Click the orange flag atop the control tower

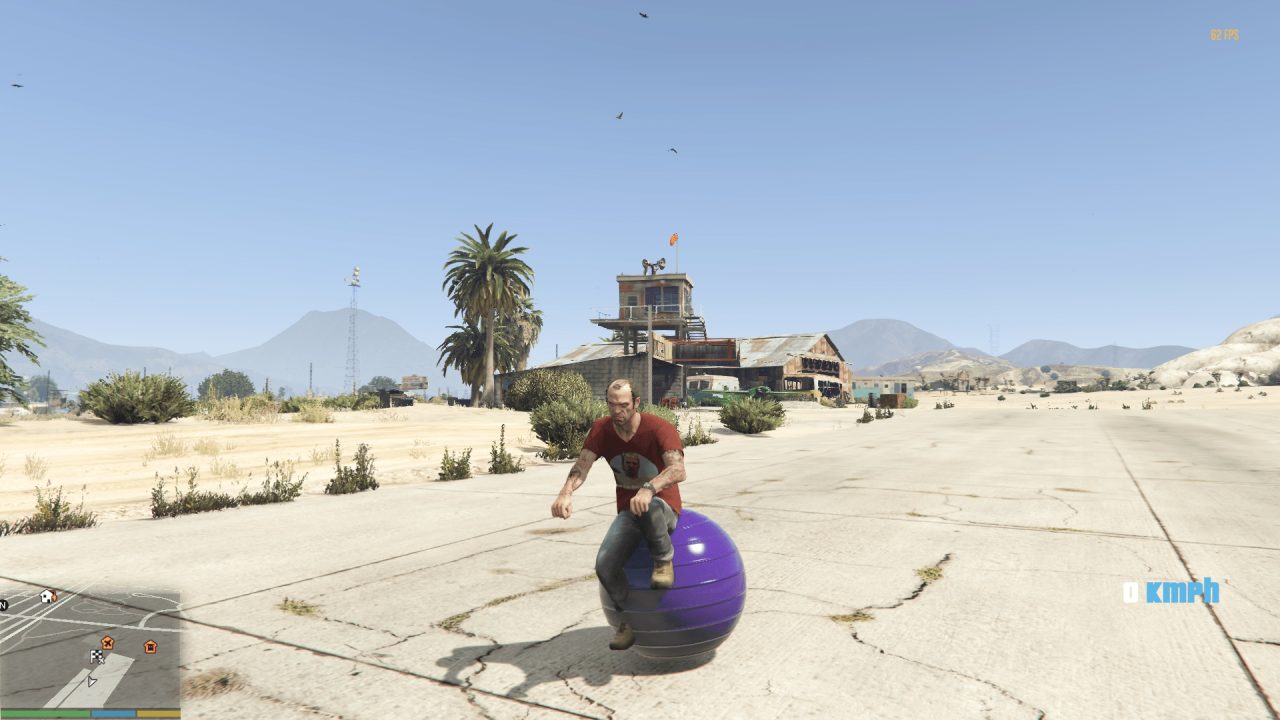coord(672,240)
